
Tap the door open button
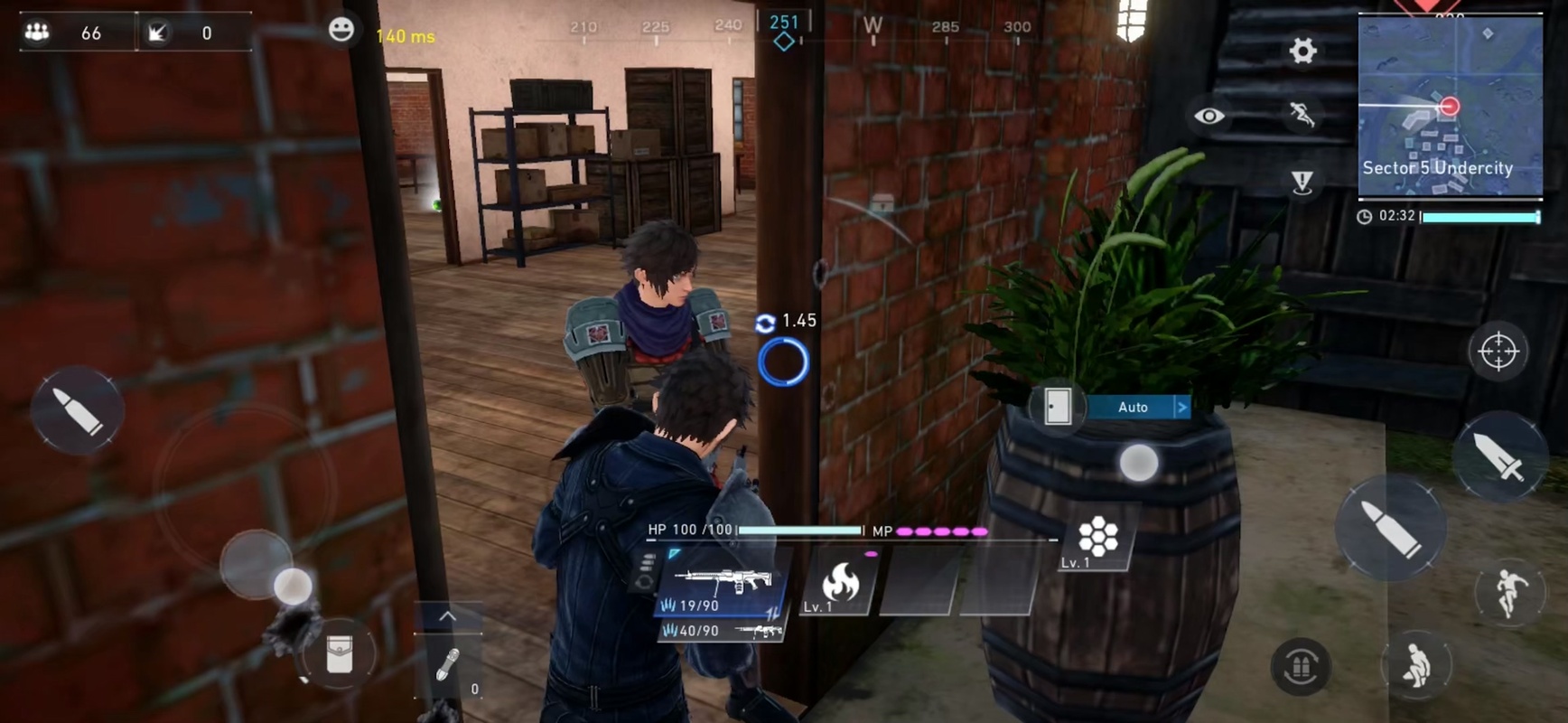point(1057,407)
